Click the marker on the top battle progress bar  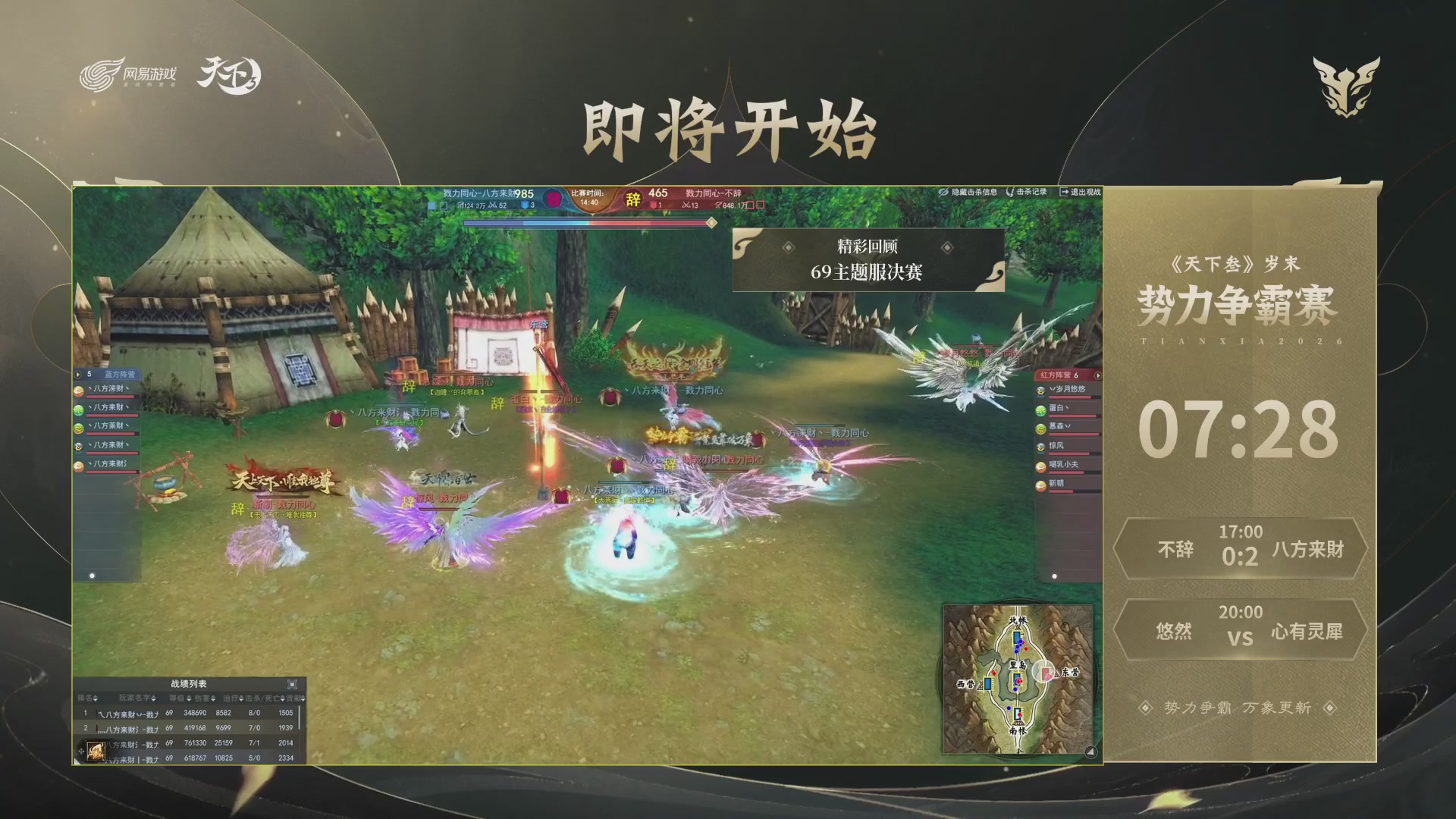tap(710, 223)
